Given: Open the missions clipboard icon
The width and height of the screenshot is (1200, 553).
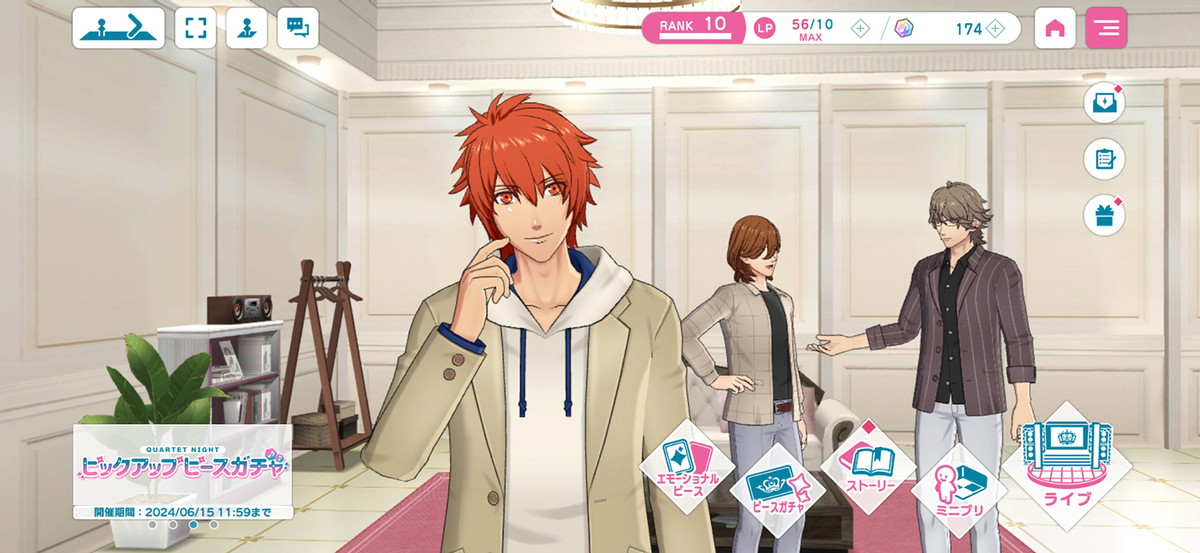Looking at the screenshot, I should pos(1104,160).
